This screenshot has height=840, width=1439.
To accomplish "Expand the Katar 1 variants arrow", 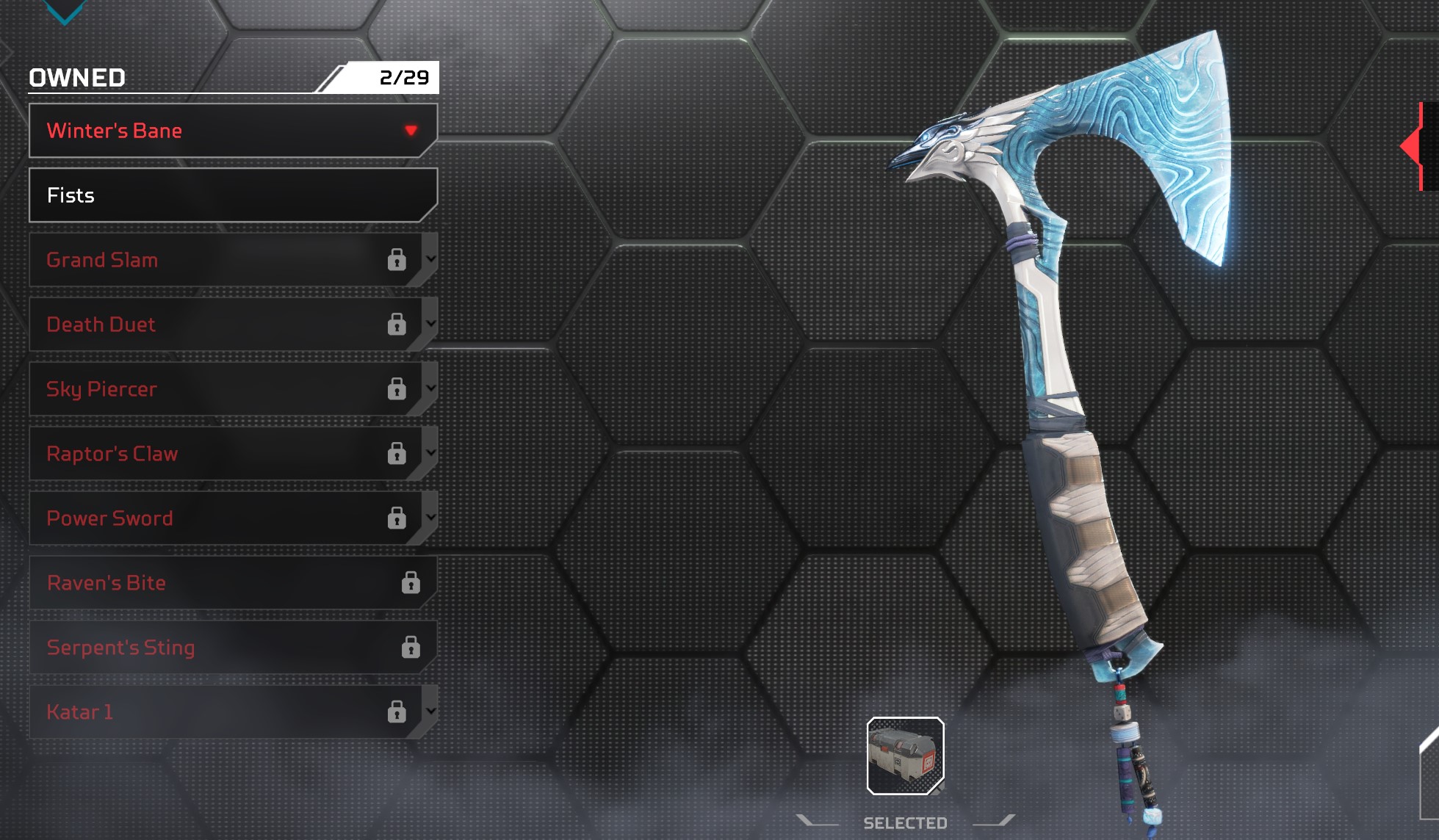I will (x=431, y=712).
